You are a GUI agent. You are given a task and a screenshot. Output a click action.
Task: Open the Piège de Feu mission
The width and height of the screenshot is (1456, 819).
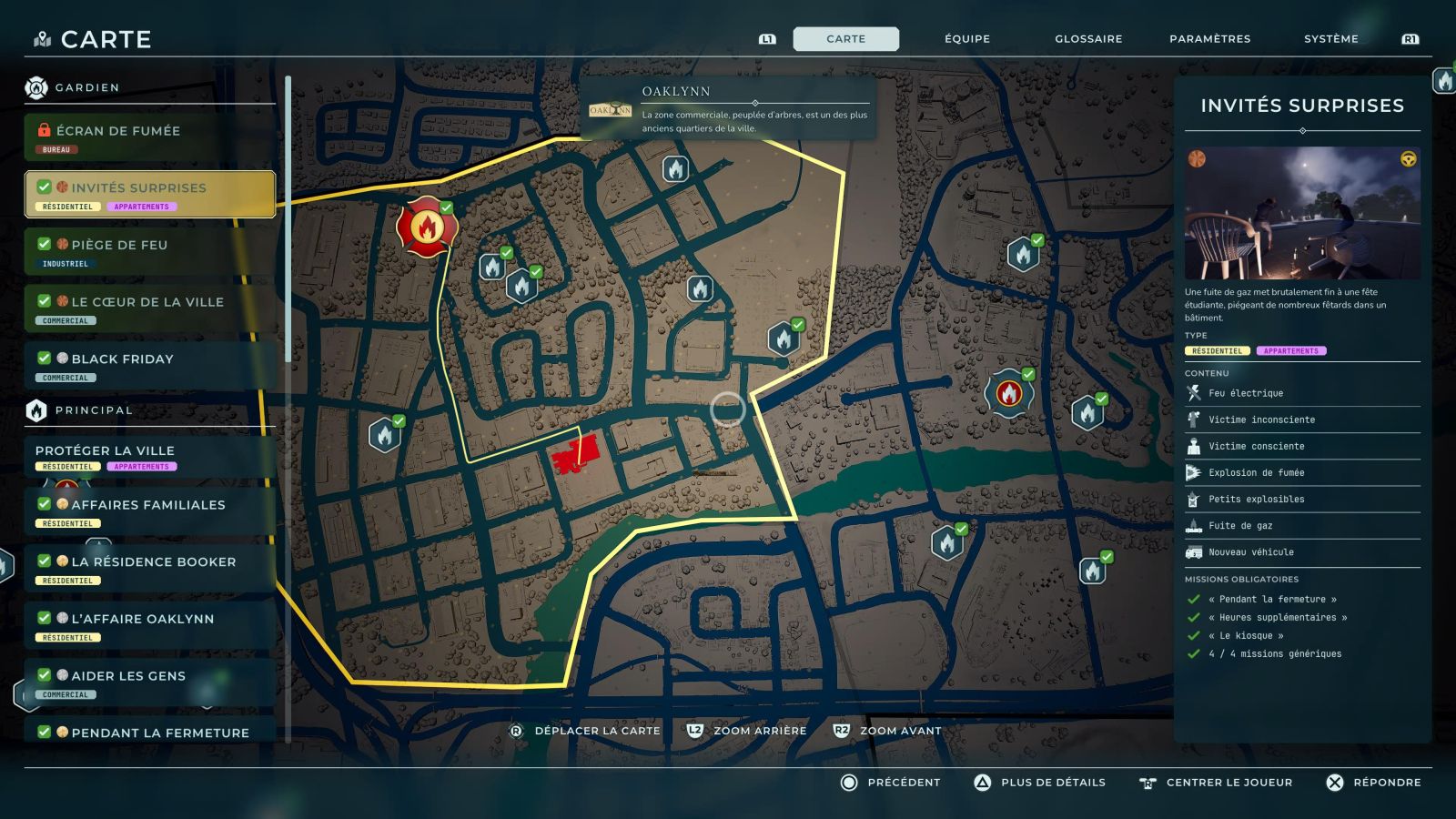pyautogui.click(x=149, y=251)
